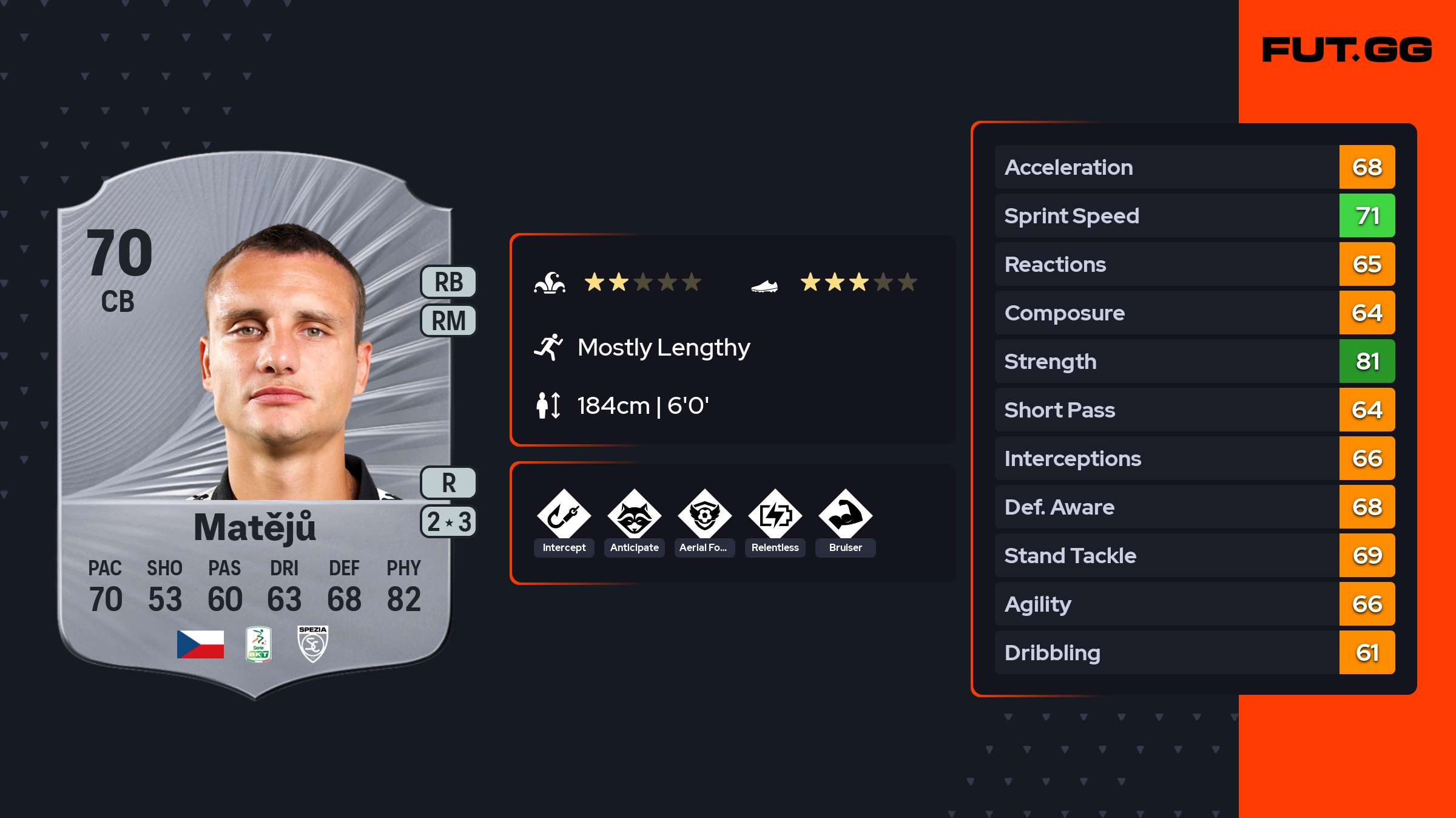Click the Relentless playstyle icon
The width and height of the screenshot is (1456, 818).
[775, 516]
